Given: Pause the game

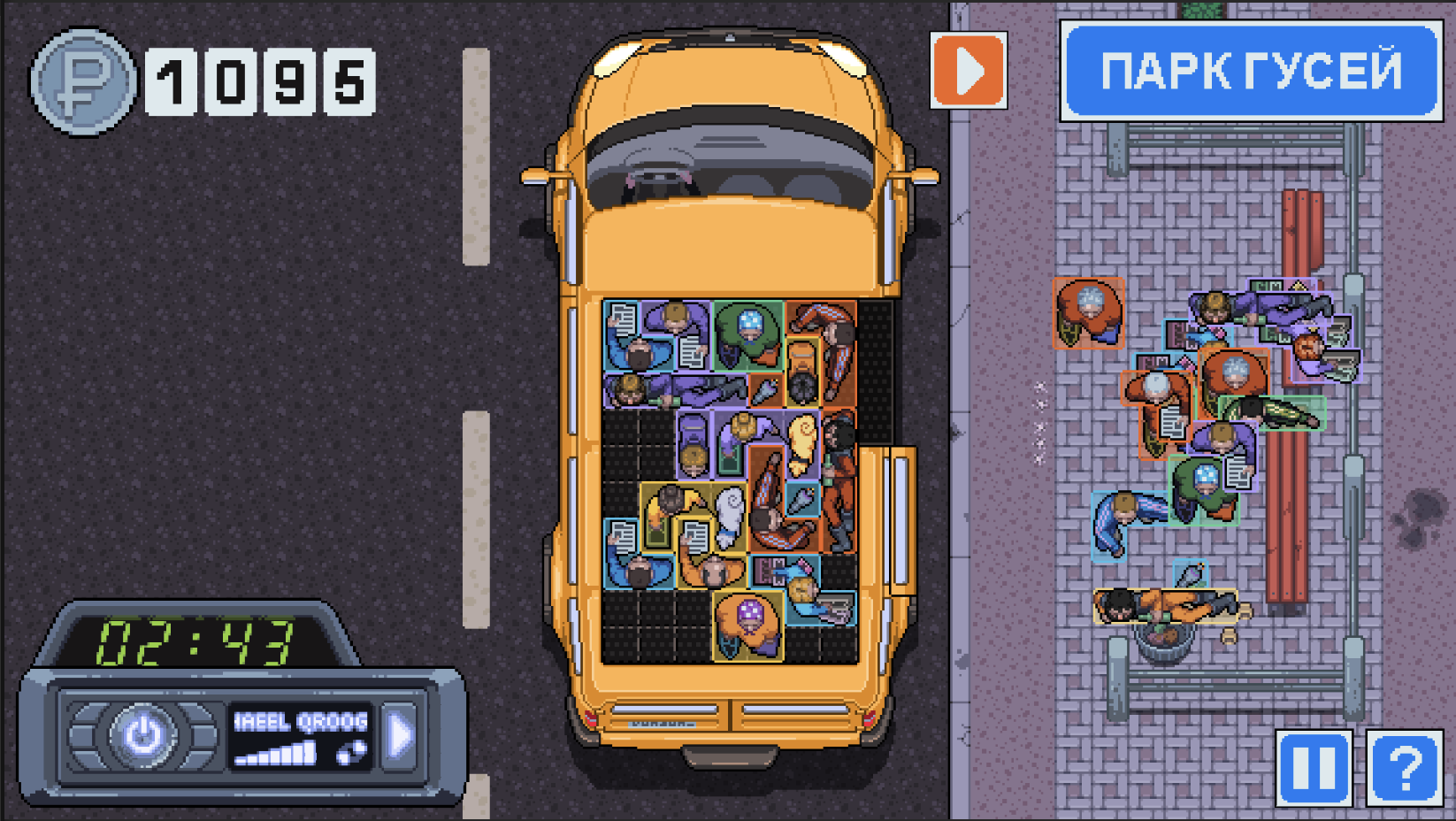Looking at the screenshot, I should 1314,765.
